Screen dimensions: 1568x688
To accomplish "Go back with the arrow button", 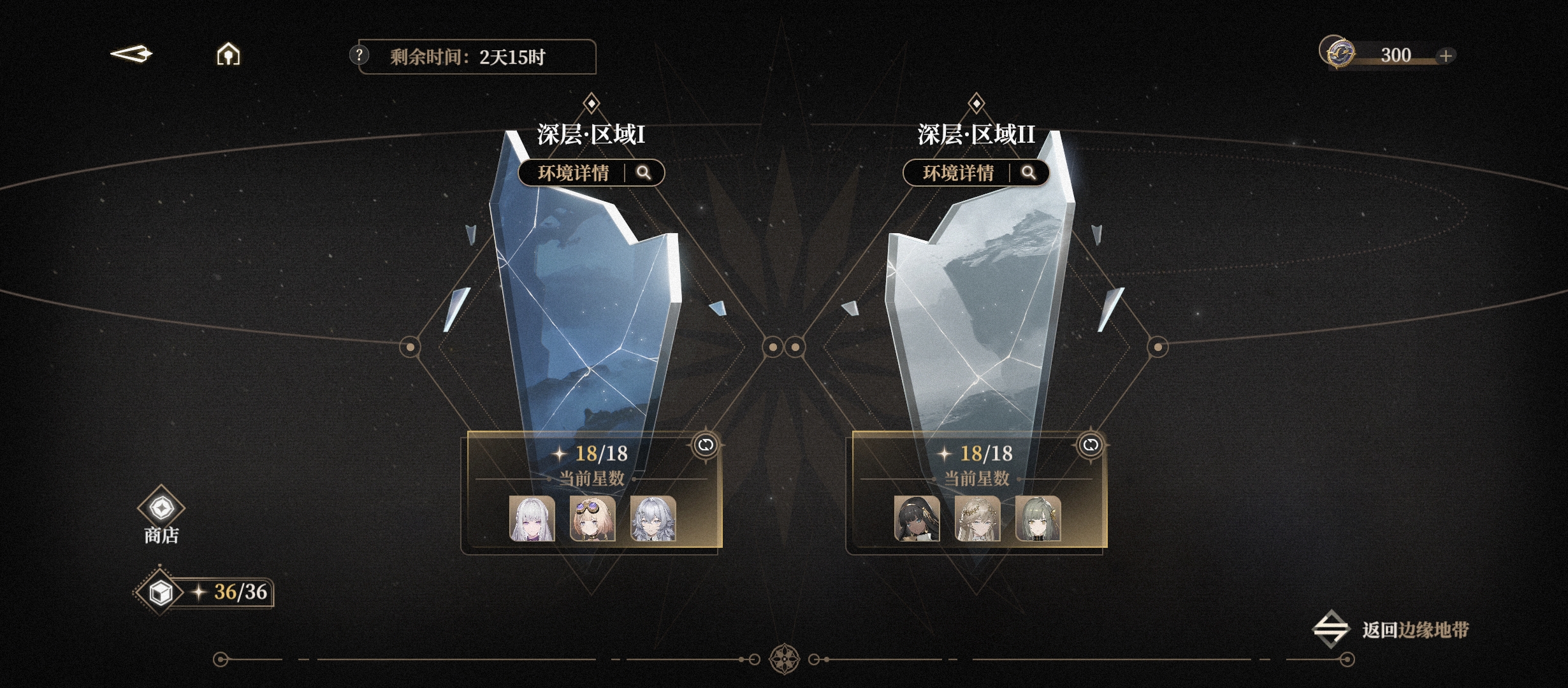I will pyautogui.click(x=131, y=55).
